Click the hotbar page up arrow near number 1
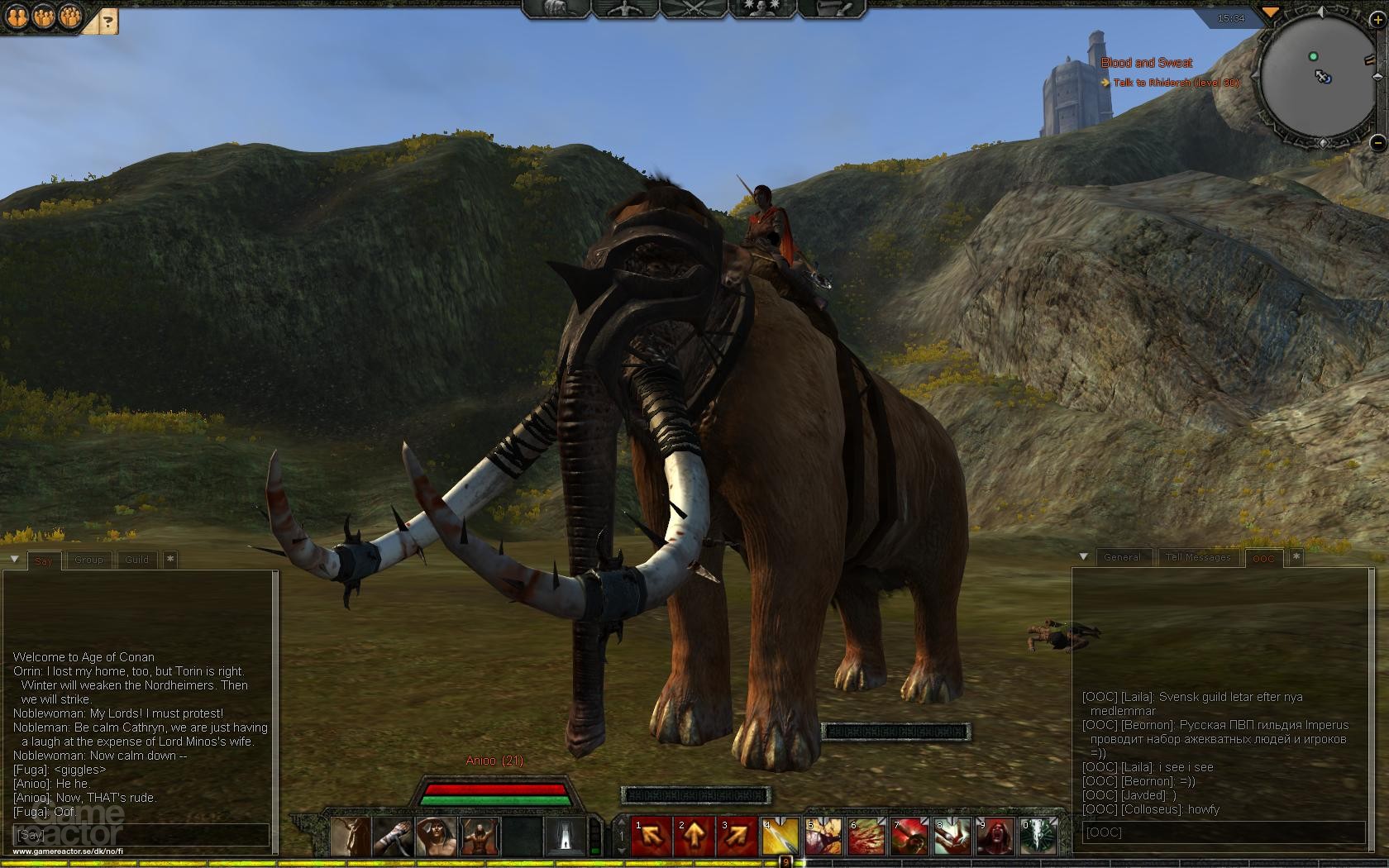This screenshot has width=1389, height=868. 621,823
